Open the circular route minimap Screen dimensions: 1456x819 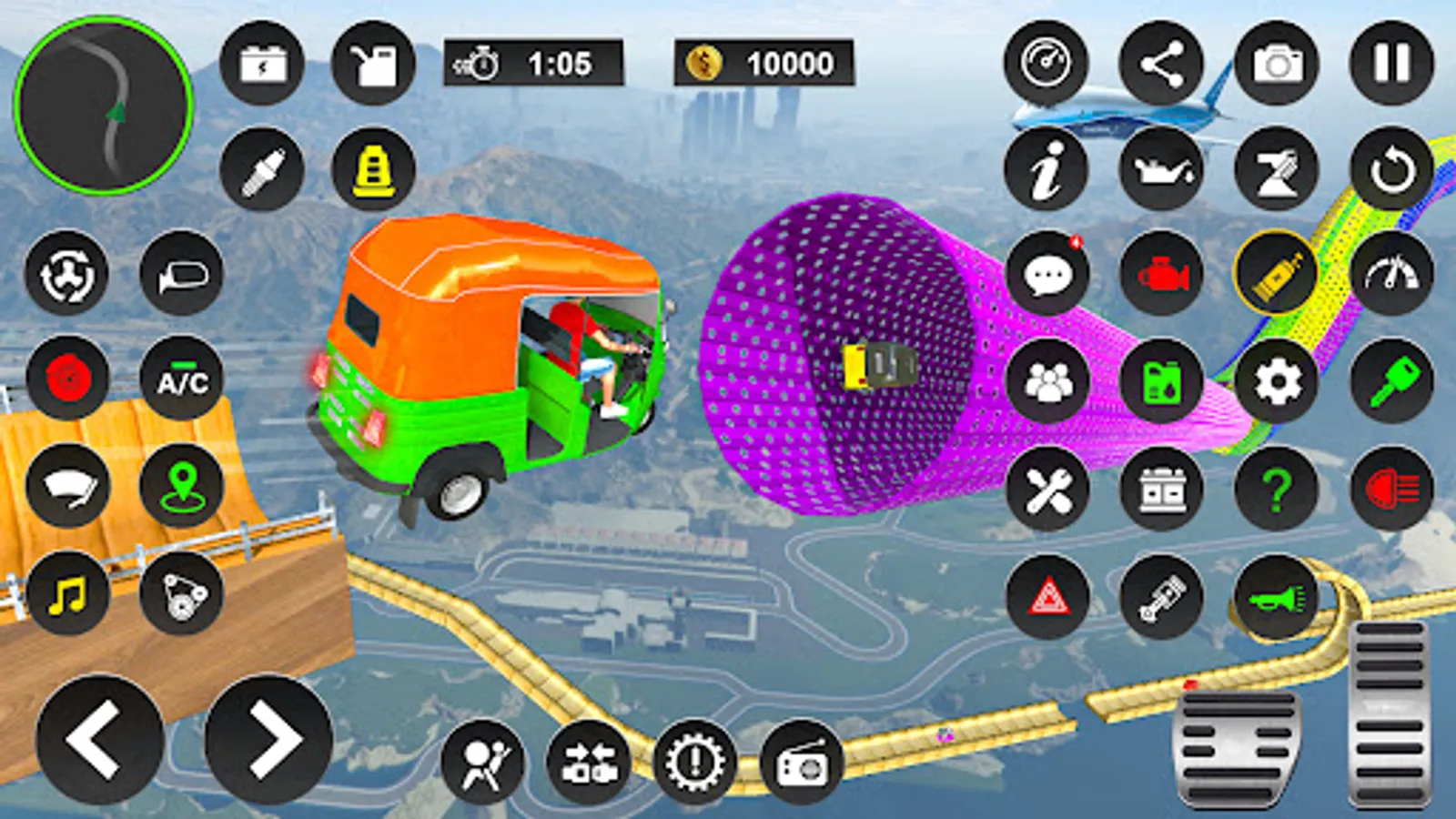point(103,103)
